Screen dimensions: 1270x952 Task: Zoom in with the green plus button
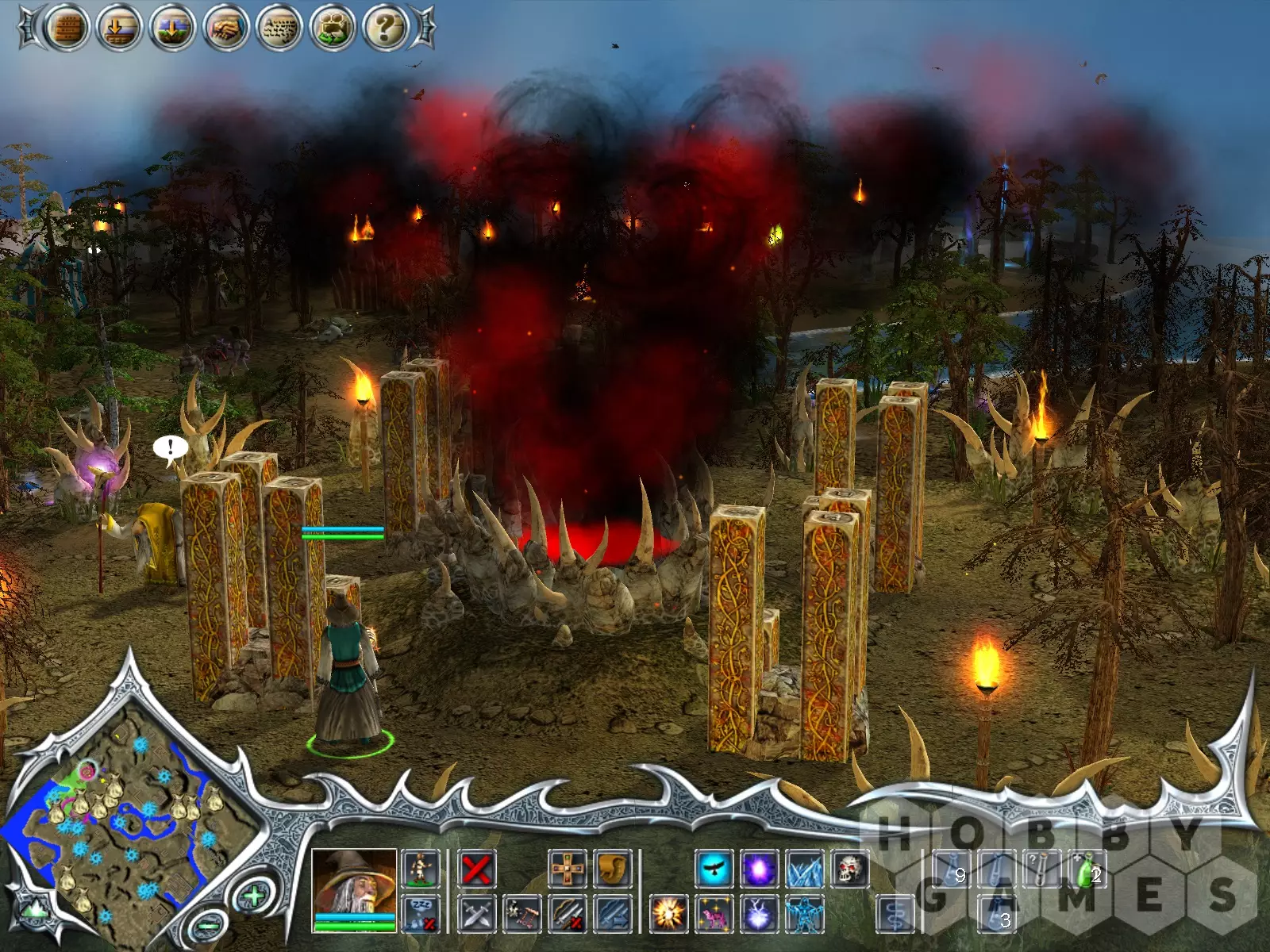(x=253, y=897)
